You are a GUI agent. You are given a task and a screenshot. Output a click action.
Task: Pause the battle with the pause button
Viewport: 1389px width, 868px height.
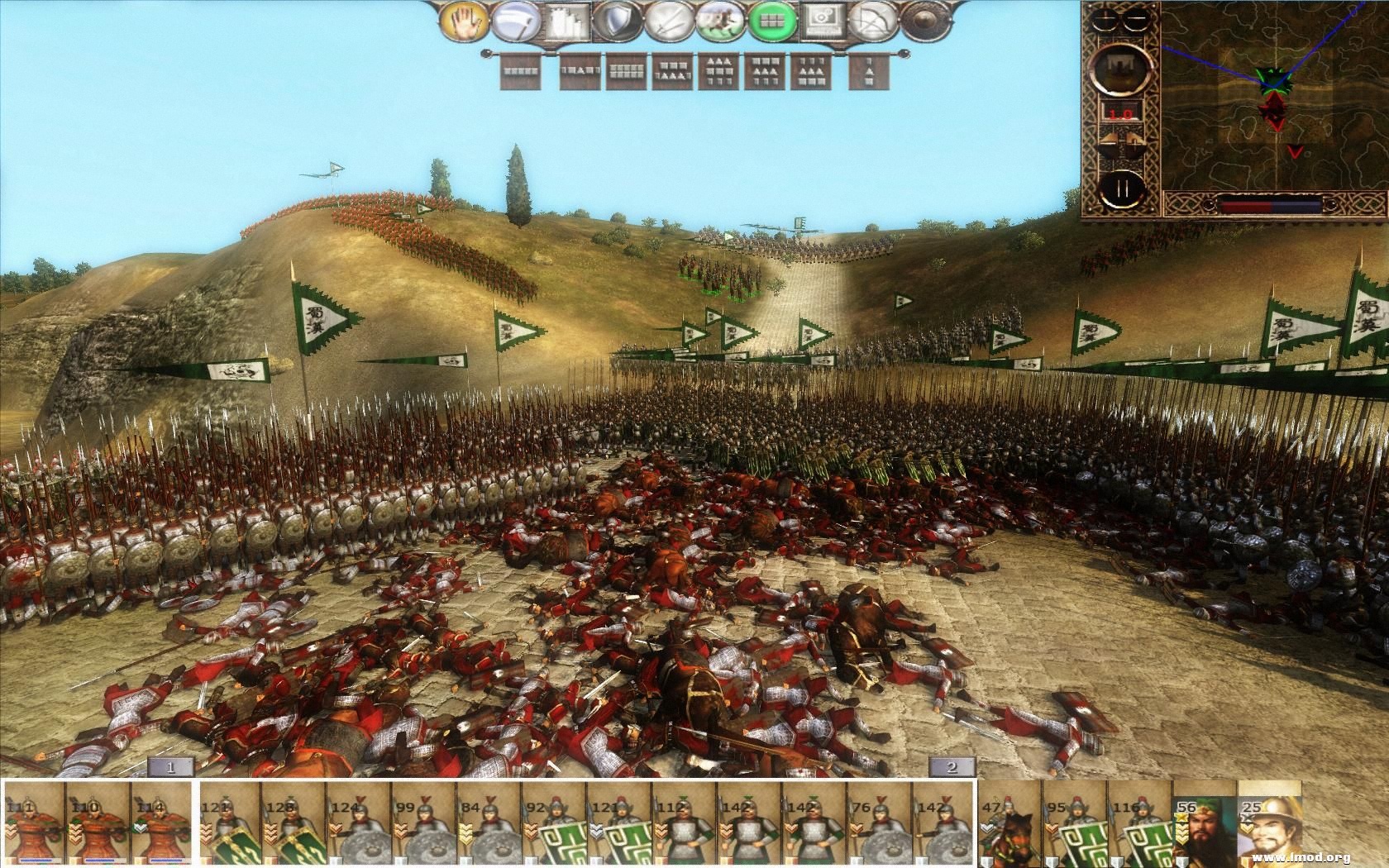(1123, 187)
